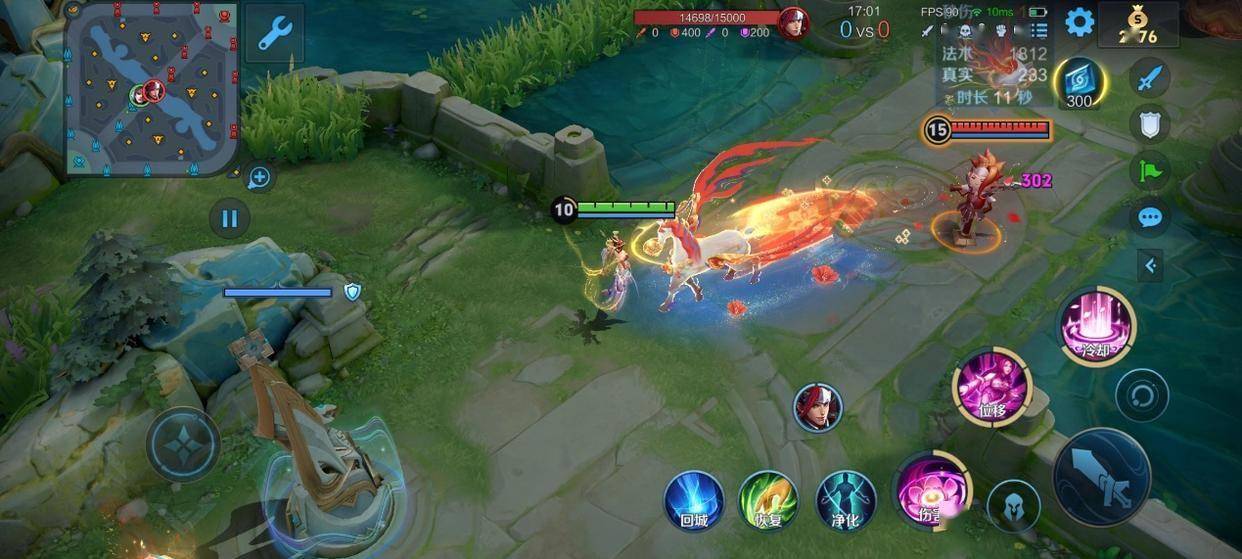
Task: Pause the match with the pause button
Action: [x=230, y=217]
